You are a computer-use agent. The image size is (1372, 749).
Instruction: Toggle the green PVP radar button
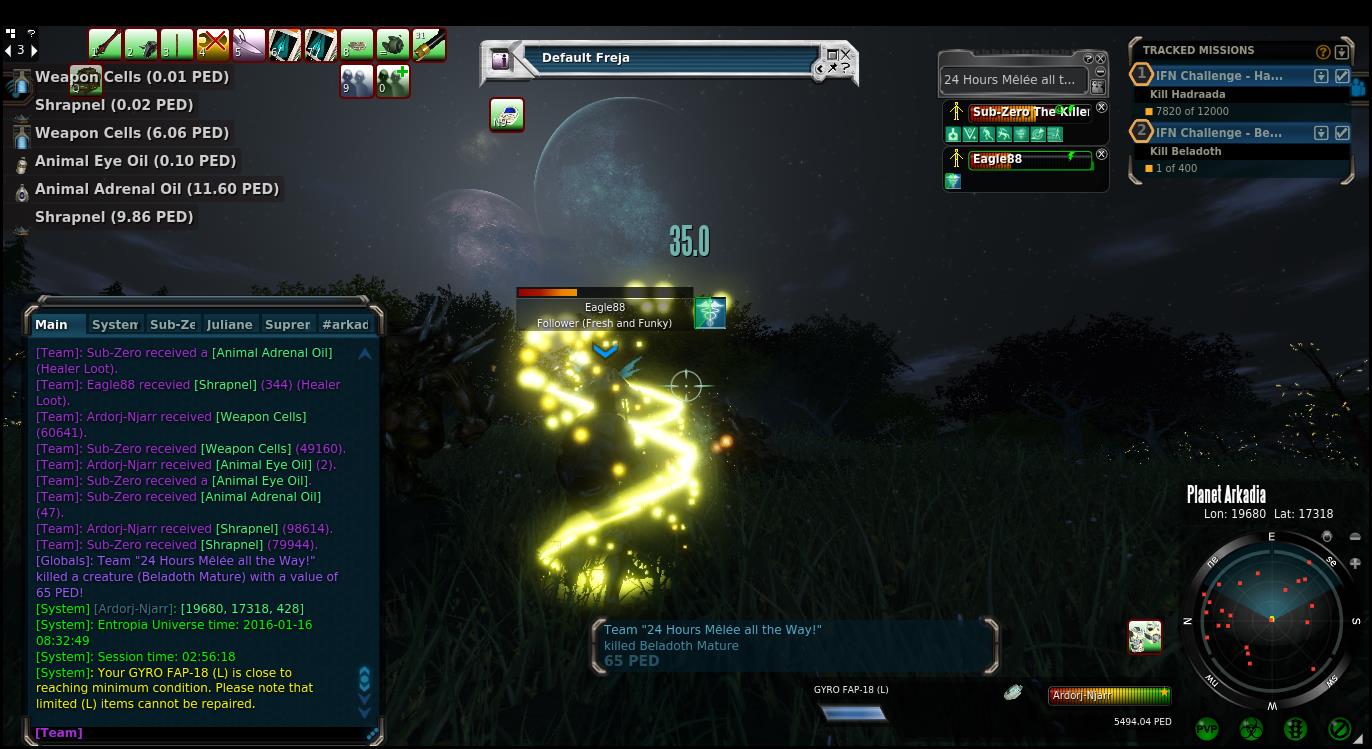click(x=1207, y=729)
